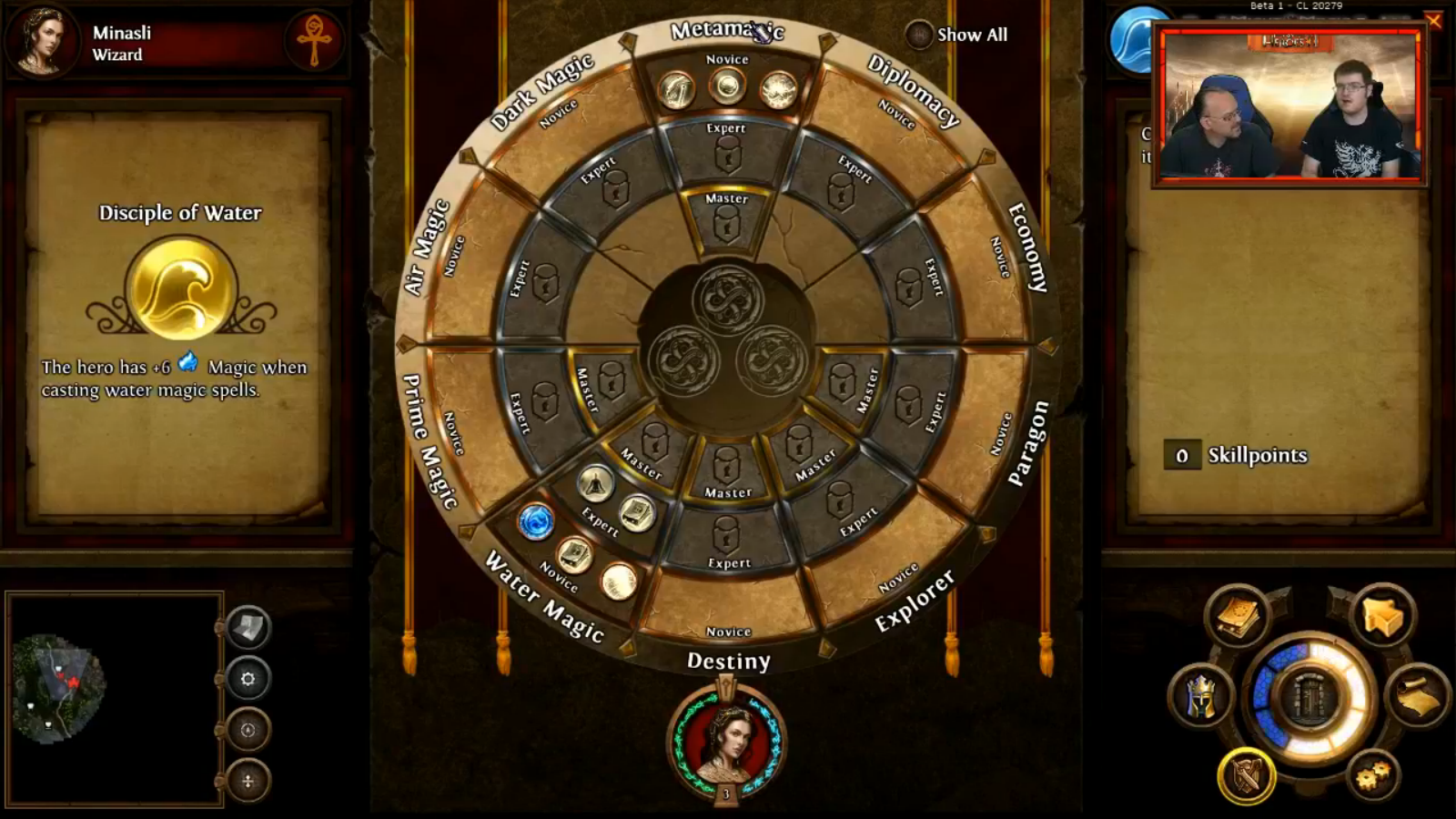
Task: Close the stream overlay with the orange X
Action: pyautogui.click(x=1433, y=20)
